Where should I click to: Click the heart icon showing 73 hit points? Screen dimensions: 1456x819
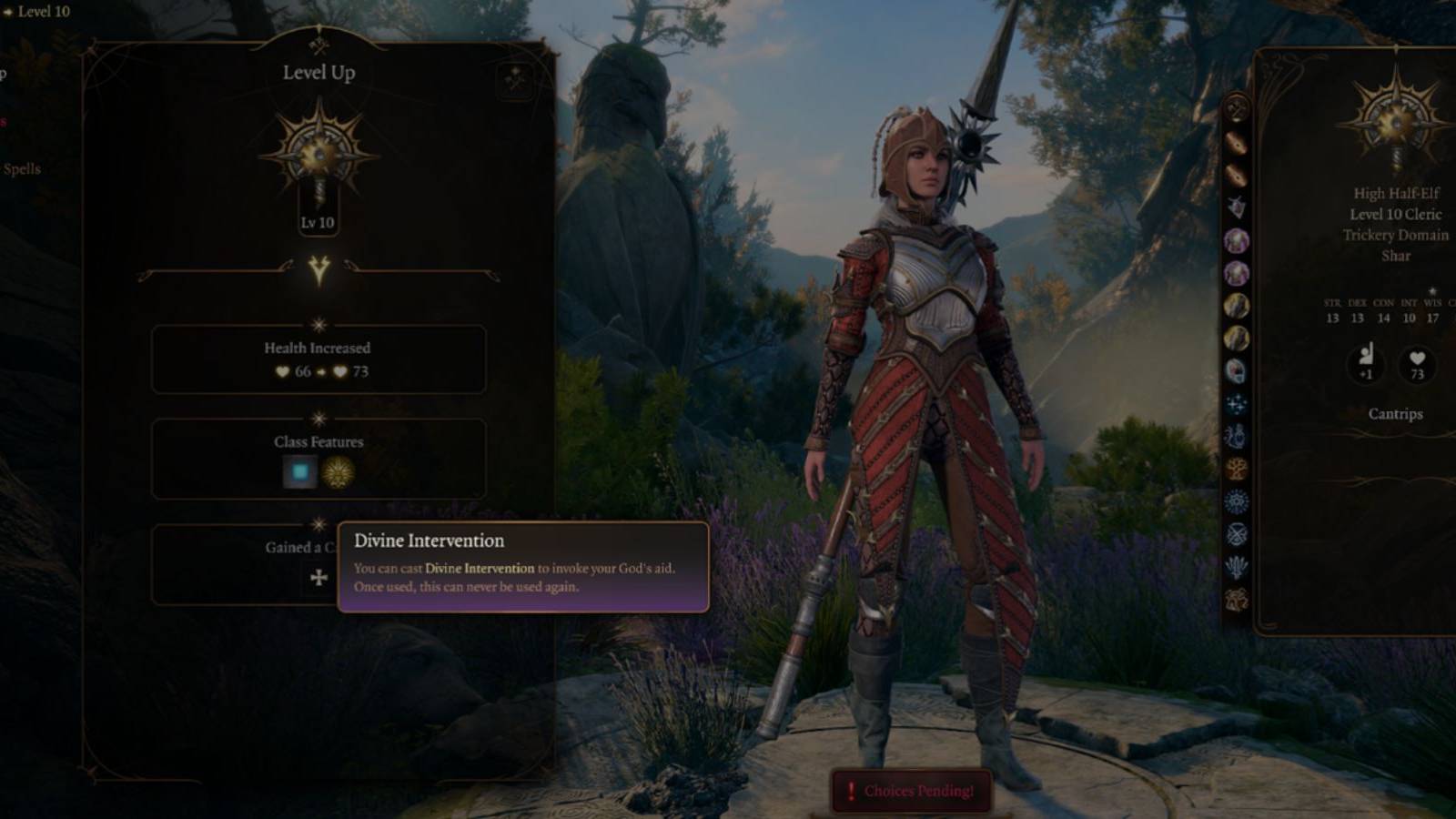[1416, 366]
